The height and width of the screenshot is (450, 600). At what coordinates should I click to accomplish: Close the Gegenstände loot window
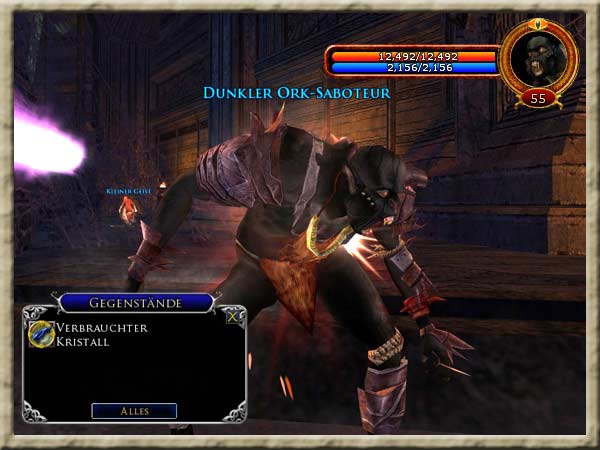point(233,316)
